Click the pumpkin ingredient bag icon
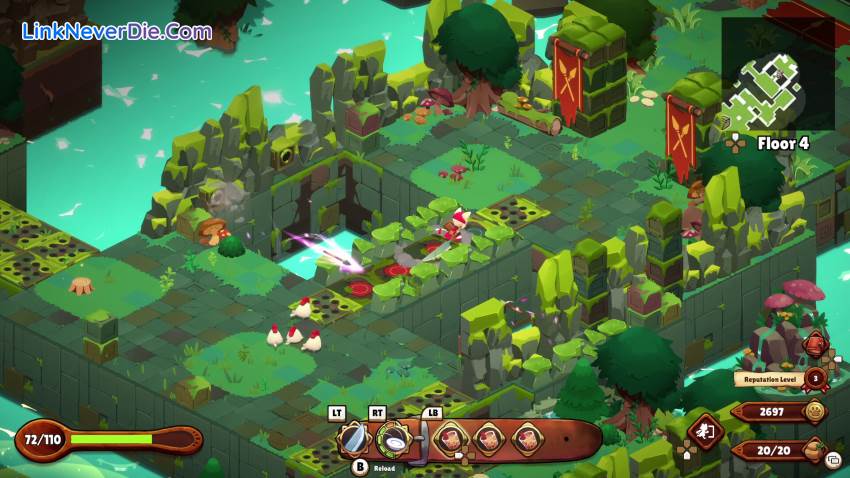This screenshot has width=850, height=478. tap(815, 449)
